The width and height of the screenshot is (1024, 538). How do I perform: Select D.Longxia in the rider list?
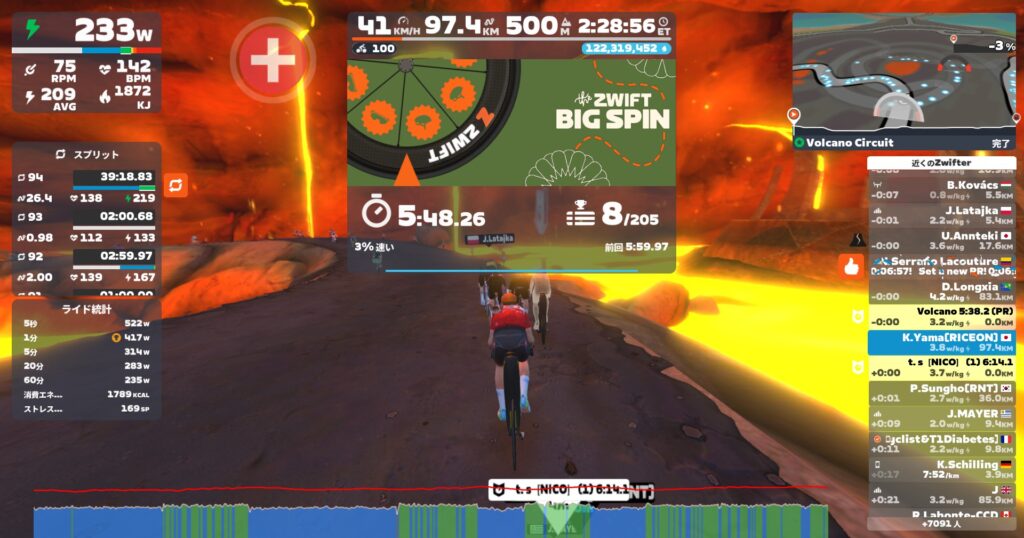[941, 291]
